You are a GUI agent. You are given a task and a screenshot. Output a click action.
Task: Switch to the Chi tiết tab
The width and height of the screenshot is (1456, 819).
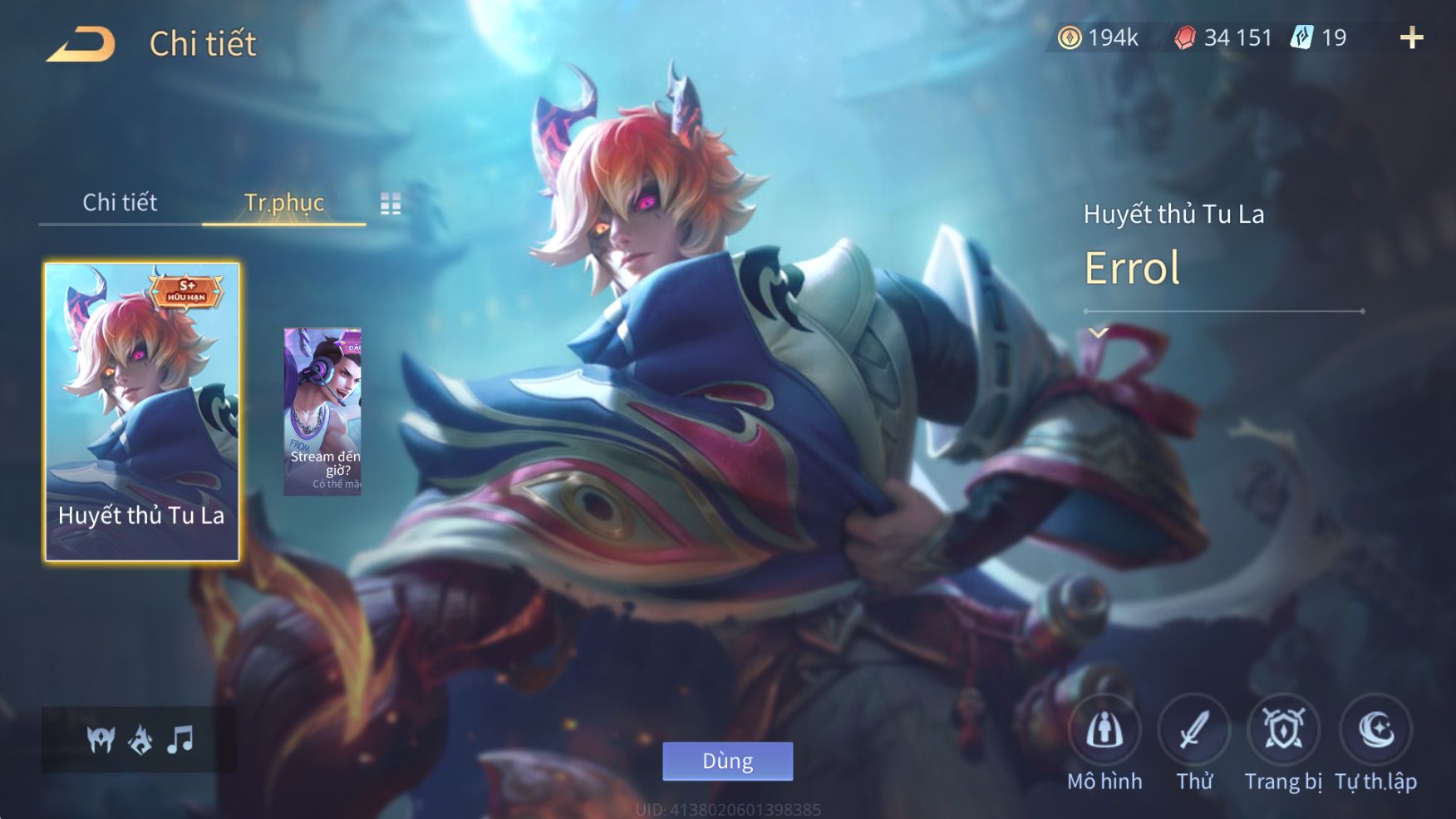click(120, 202)
